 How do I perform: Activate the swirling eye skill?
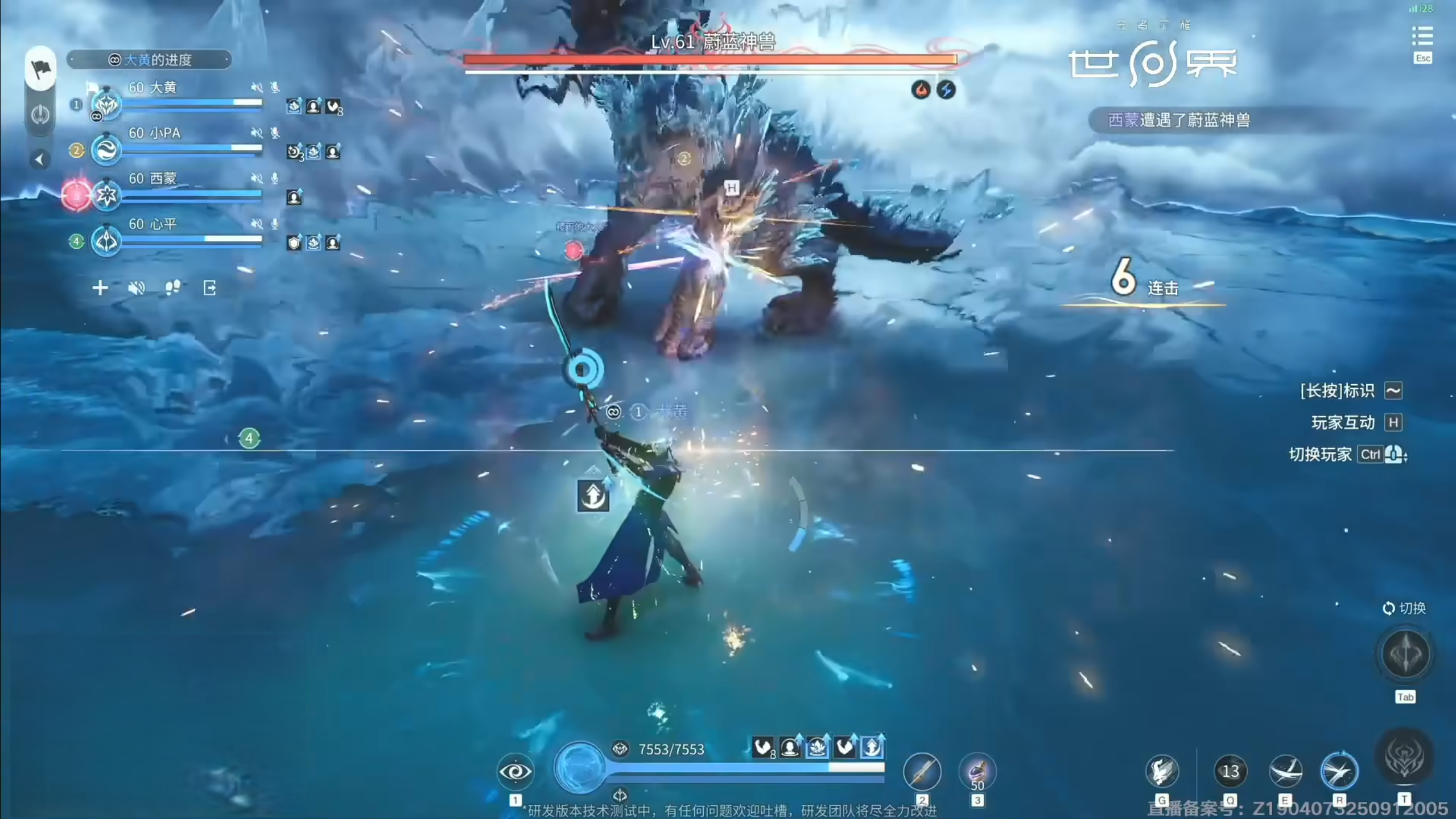point(515,771)
